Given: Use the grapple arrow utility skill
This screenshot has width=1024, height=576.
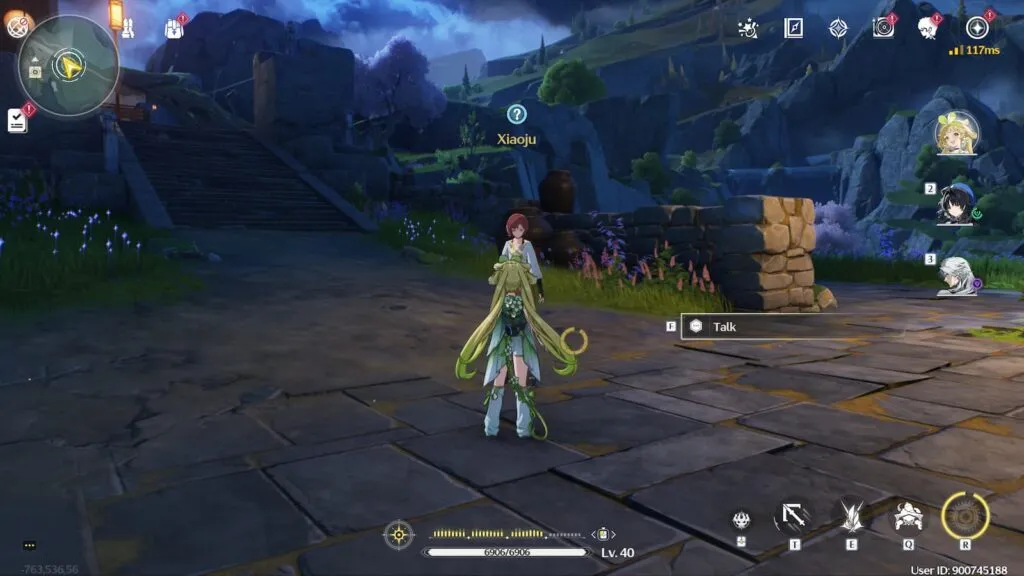Looking at the screenshot, I should click(x=793, y=517).
